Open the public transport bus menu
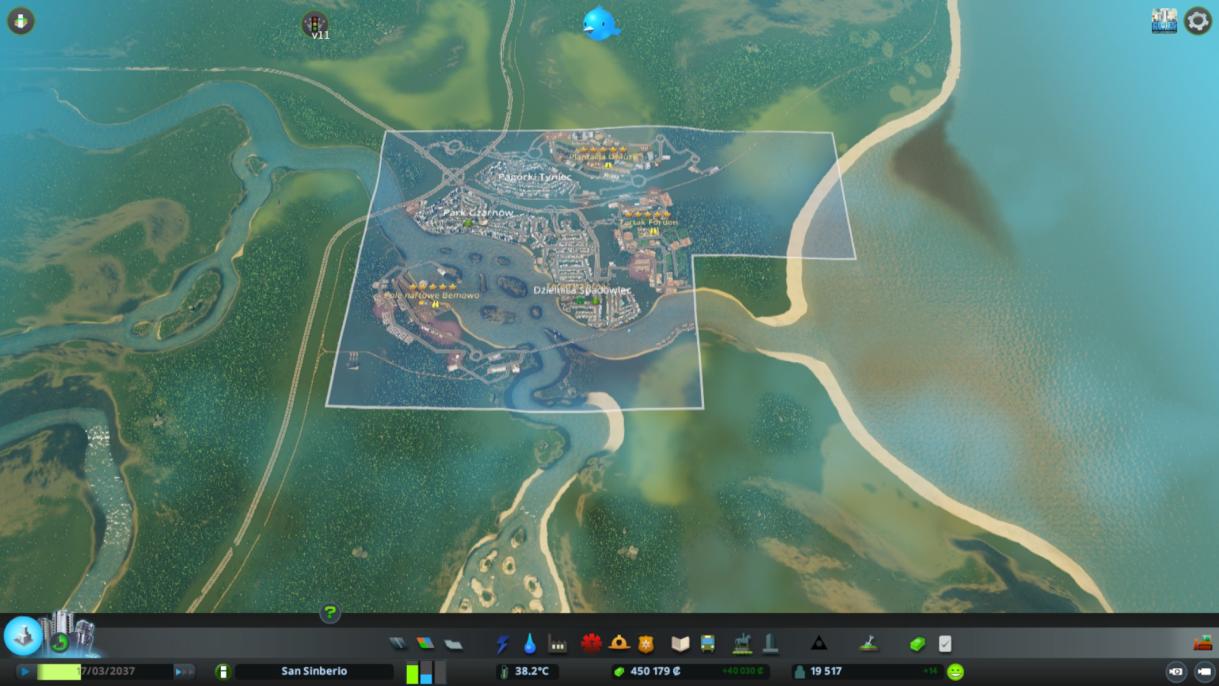Viewport: 1219px width, 686px height. pyautogui.click(x=707, y=643)
